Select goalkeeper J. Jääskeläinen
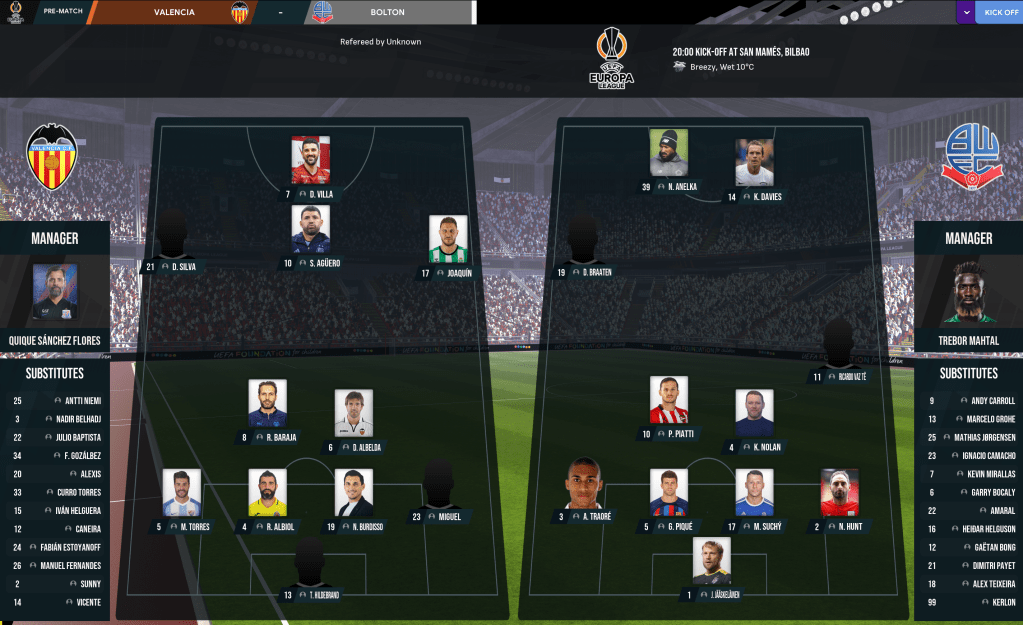The height and width of the screenshot is (625, 1023). [711, 561]
